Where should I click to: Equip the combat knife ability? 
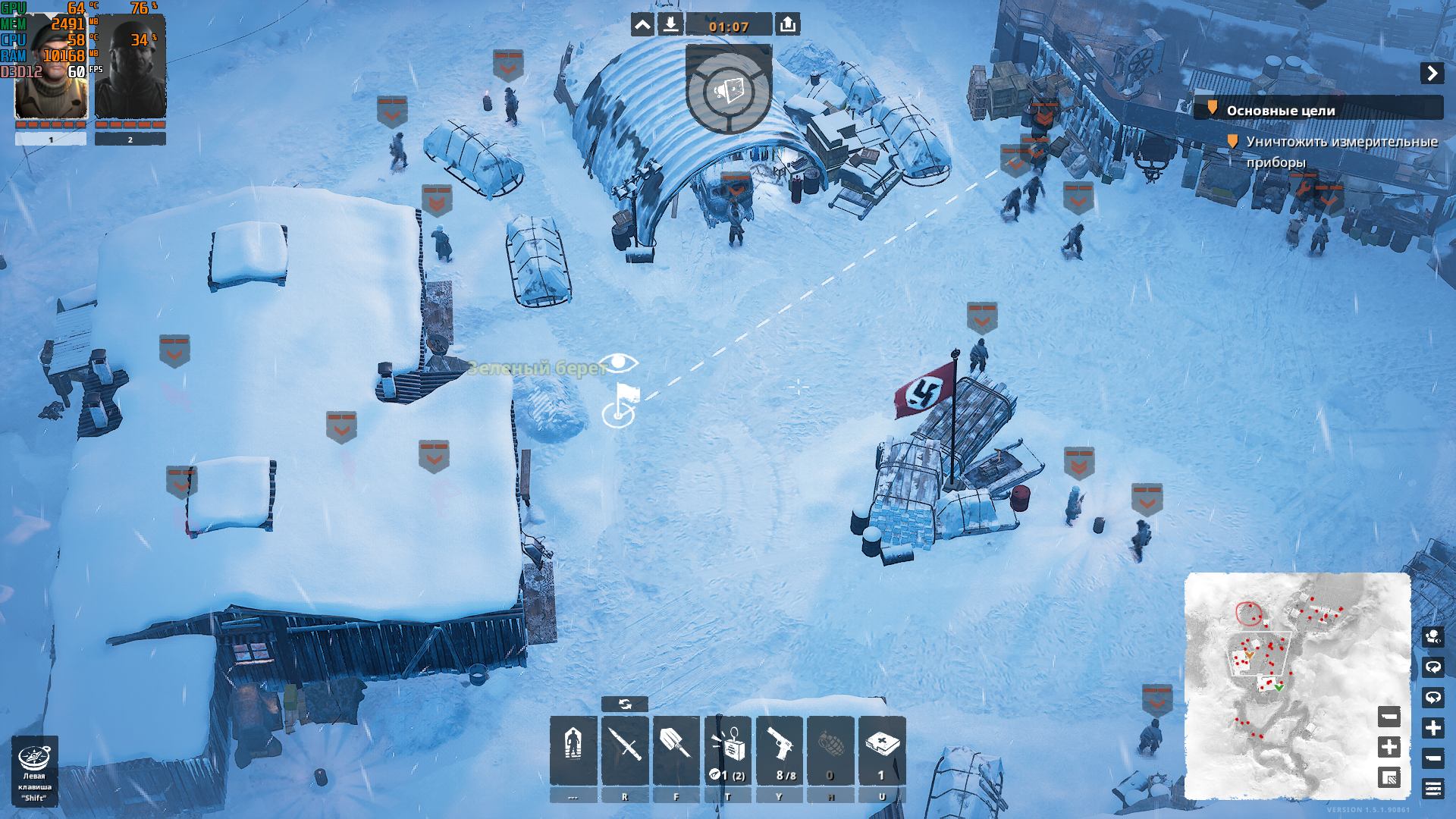tap(625, 749)
